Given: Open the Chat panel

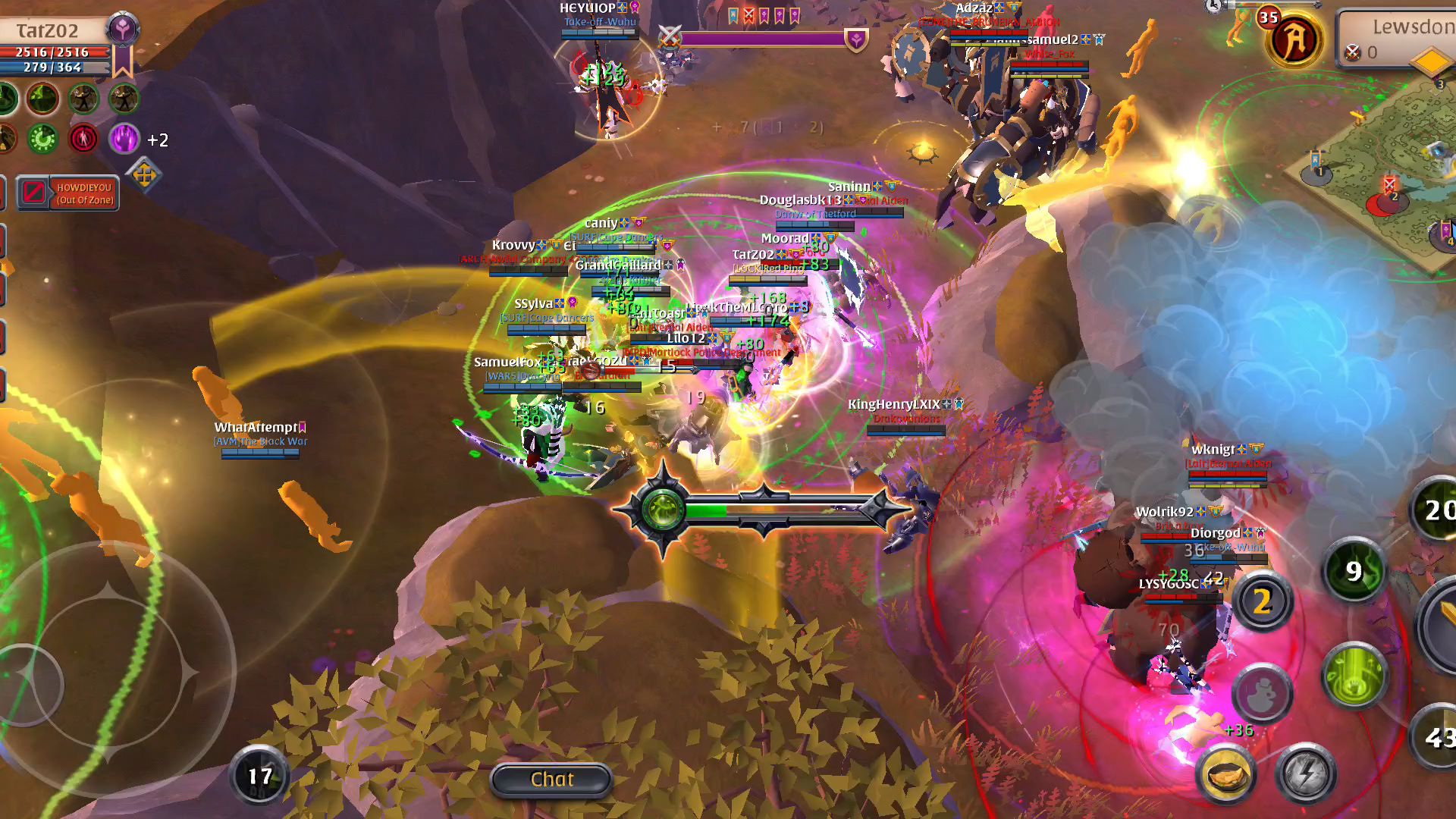Looking at the screenshot, I should (551, 780).
